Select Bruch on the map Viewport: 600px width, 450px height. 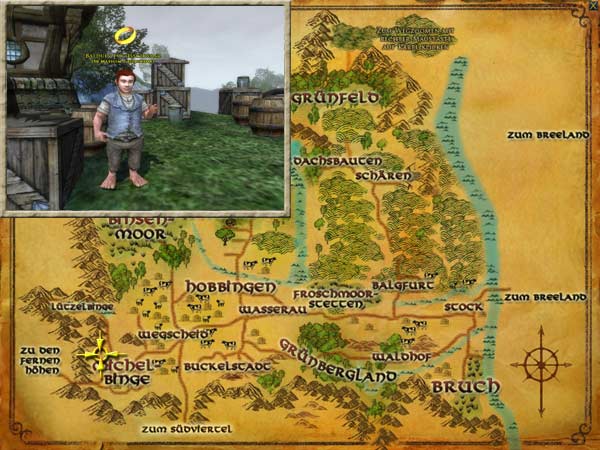coord(457,385)
